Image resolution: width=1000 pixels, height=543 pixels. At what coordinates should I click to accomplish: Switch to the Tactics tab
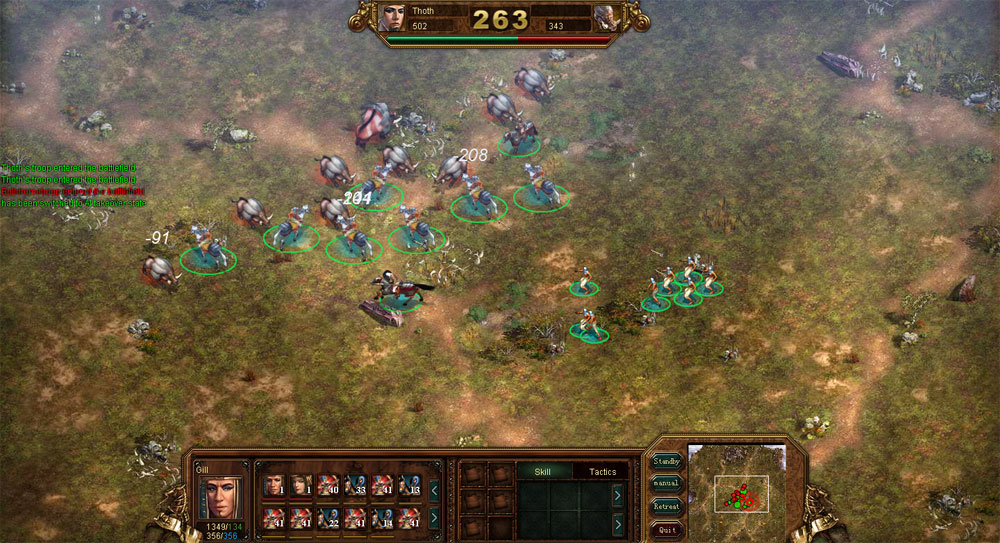click(x=602, y=471)
